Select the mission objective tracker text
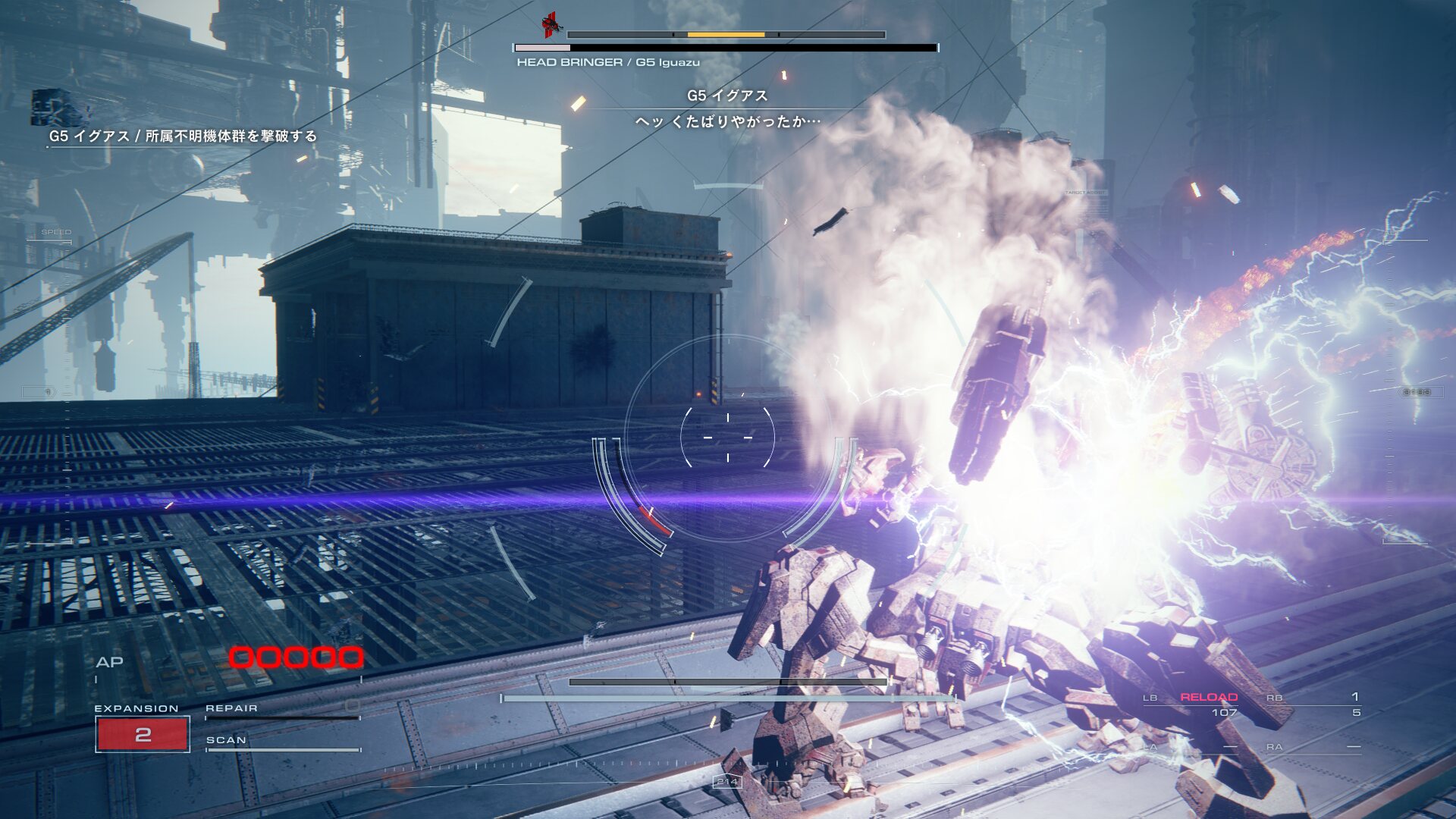 (183, 136)
